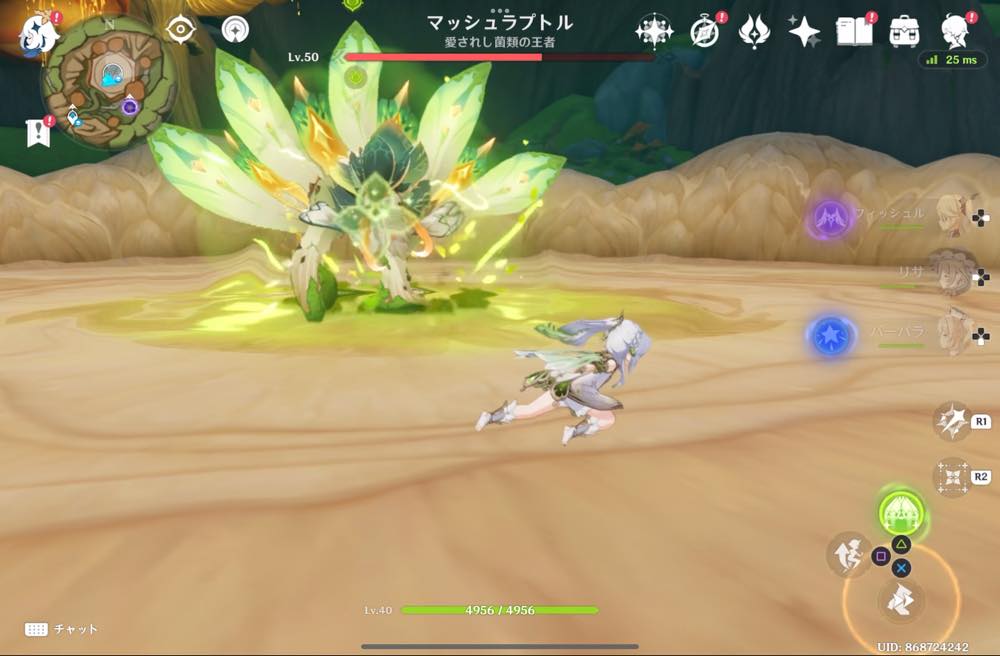Open the backpack inventory
Viewport: 1000px width, 656px height.
905,31
